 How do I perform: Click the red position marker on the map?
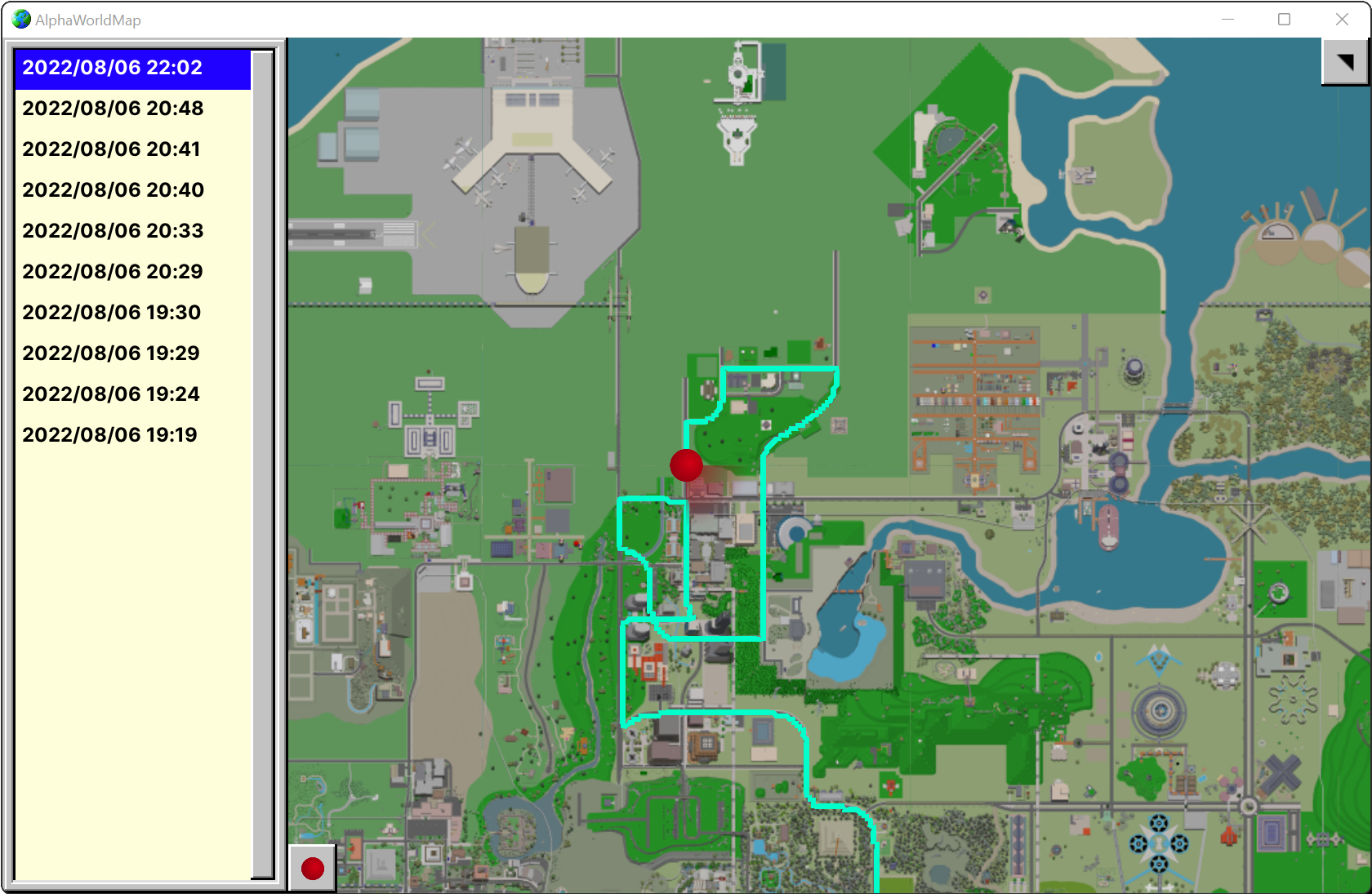686,465
